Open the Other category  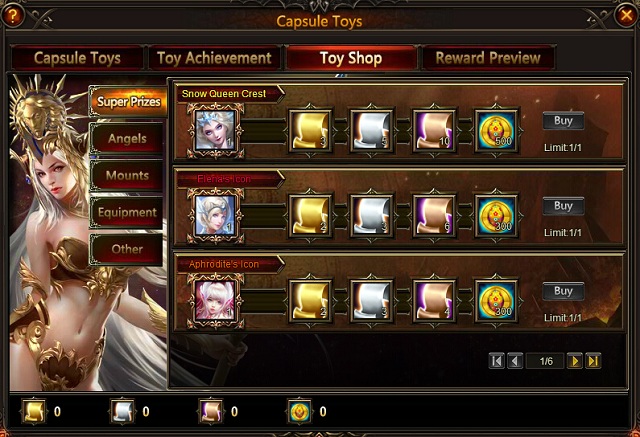tap(127, 249)
